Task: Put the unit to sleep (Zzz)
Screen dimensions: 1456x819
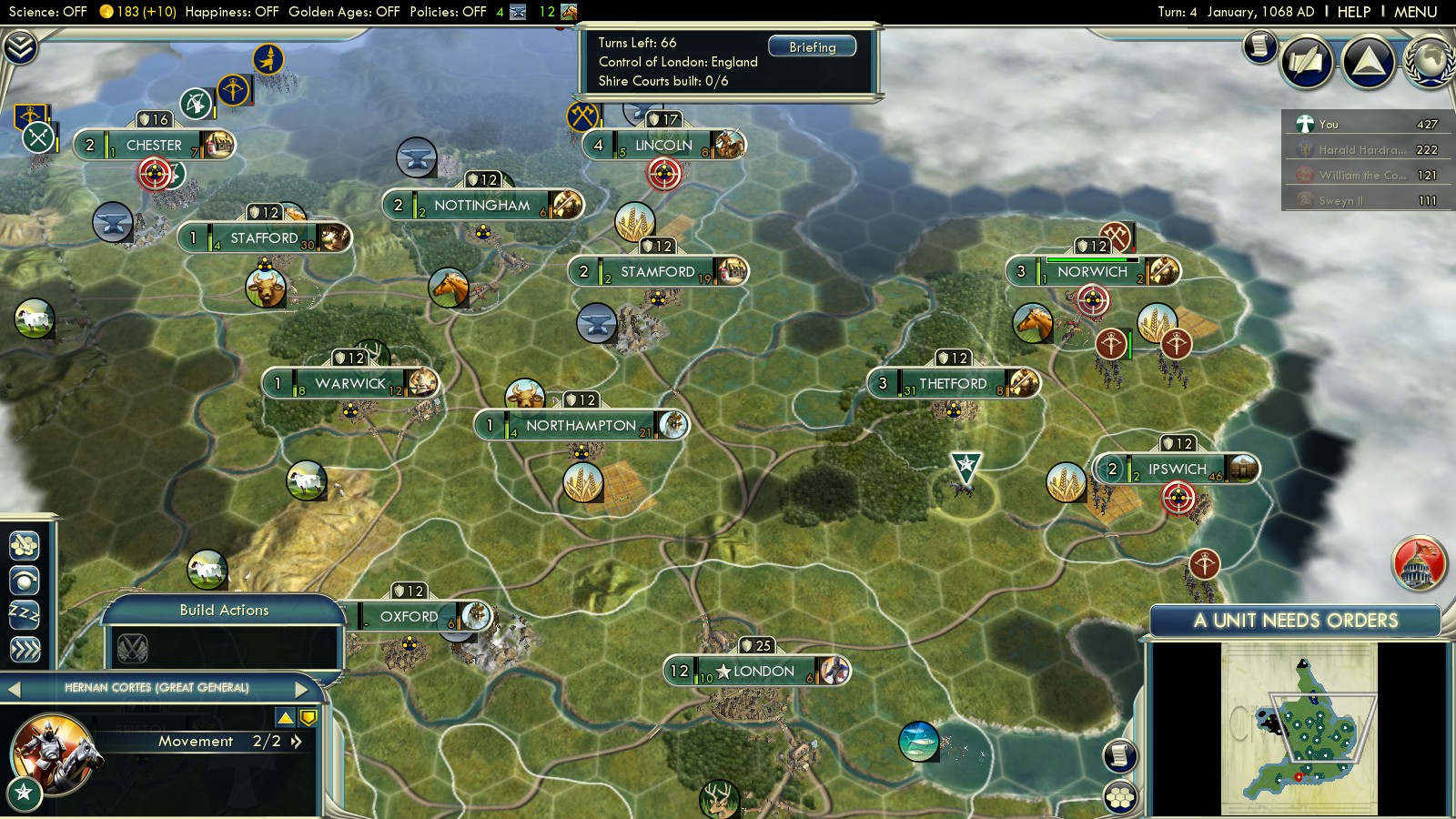Action: [x=25, y=614]
